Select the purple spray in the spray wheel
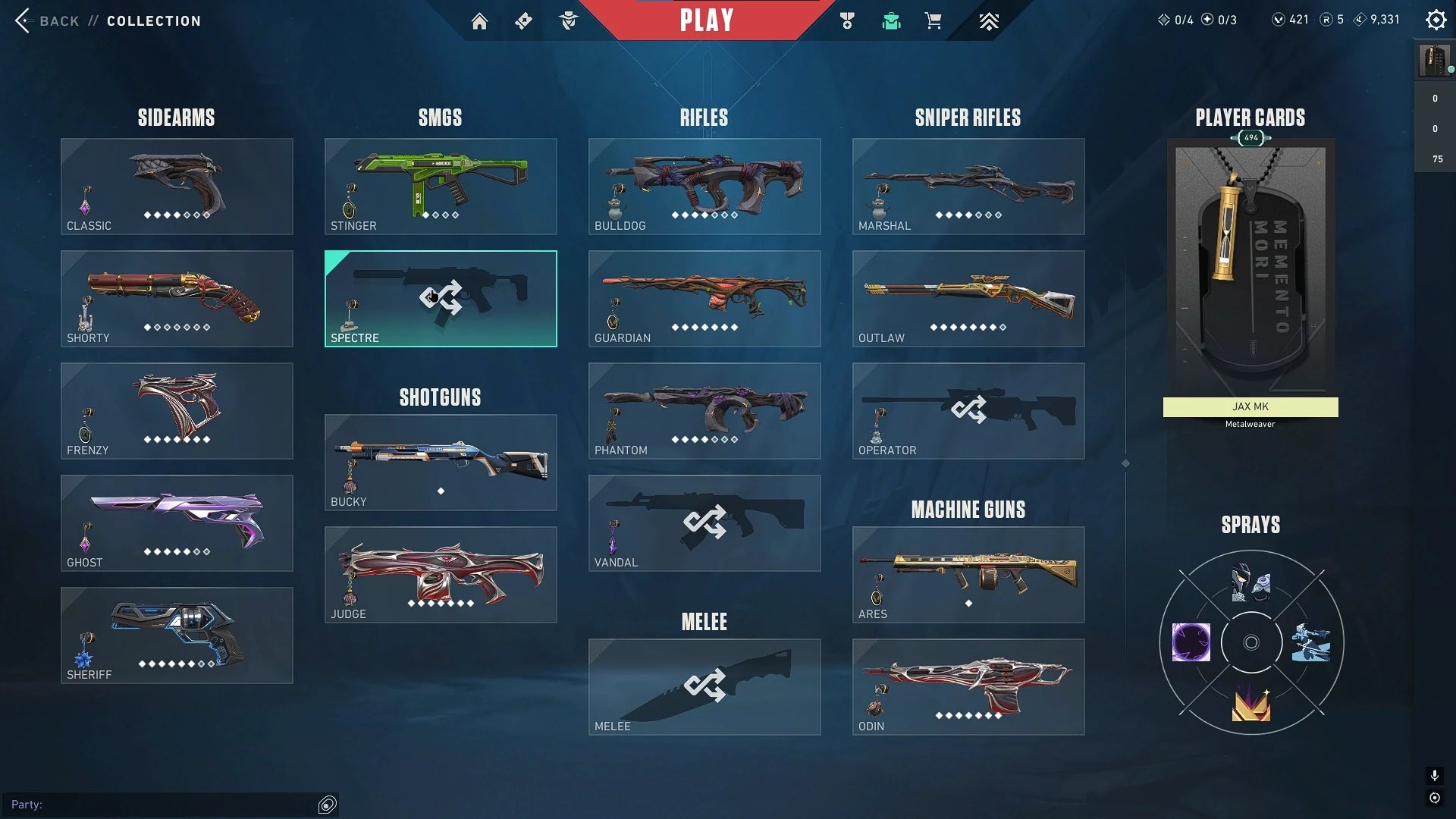The image size is (1456, 819). click(1191, 643)
